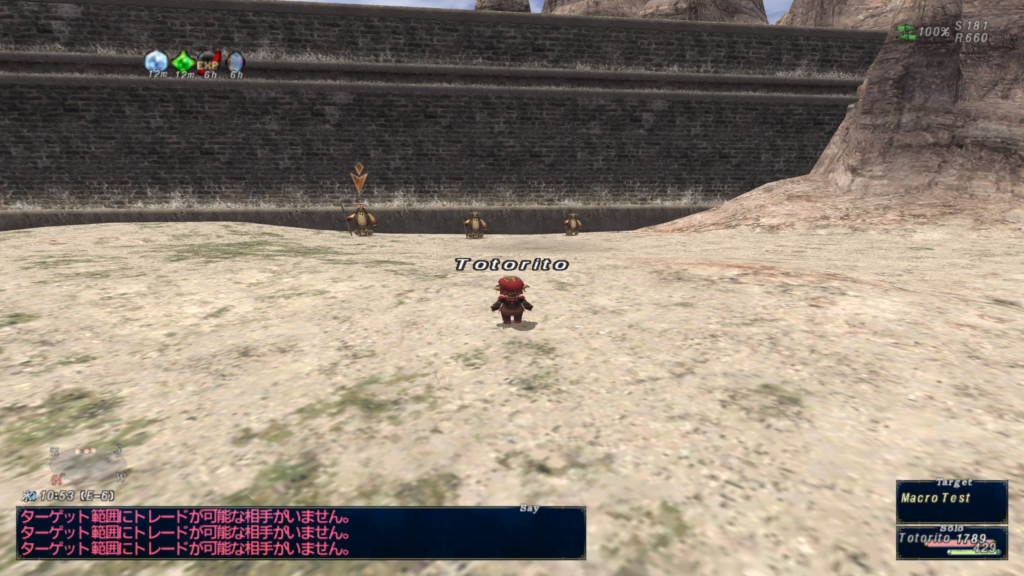Click the chat log window
This screenshot has height=576, width=1024.
click(x=300, y=533)
